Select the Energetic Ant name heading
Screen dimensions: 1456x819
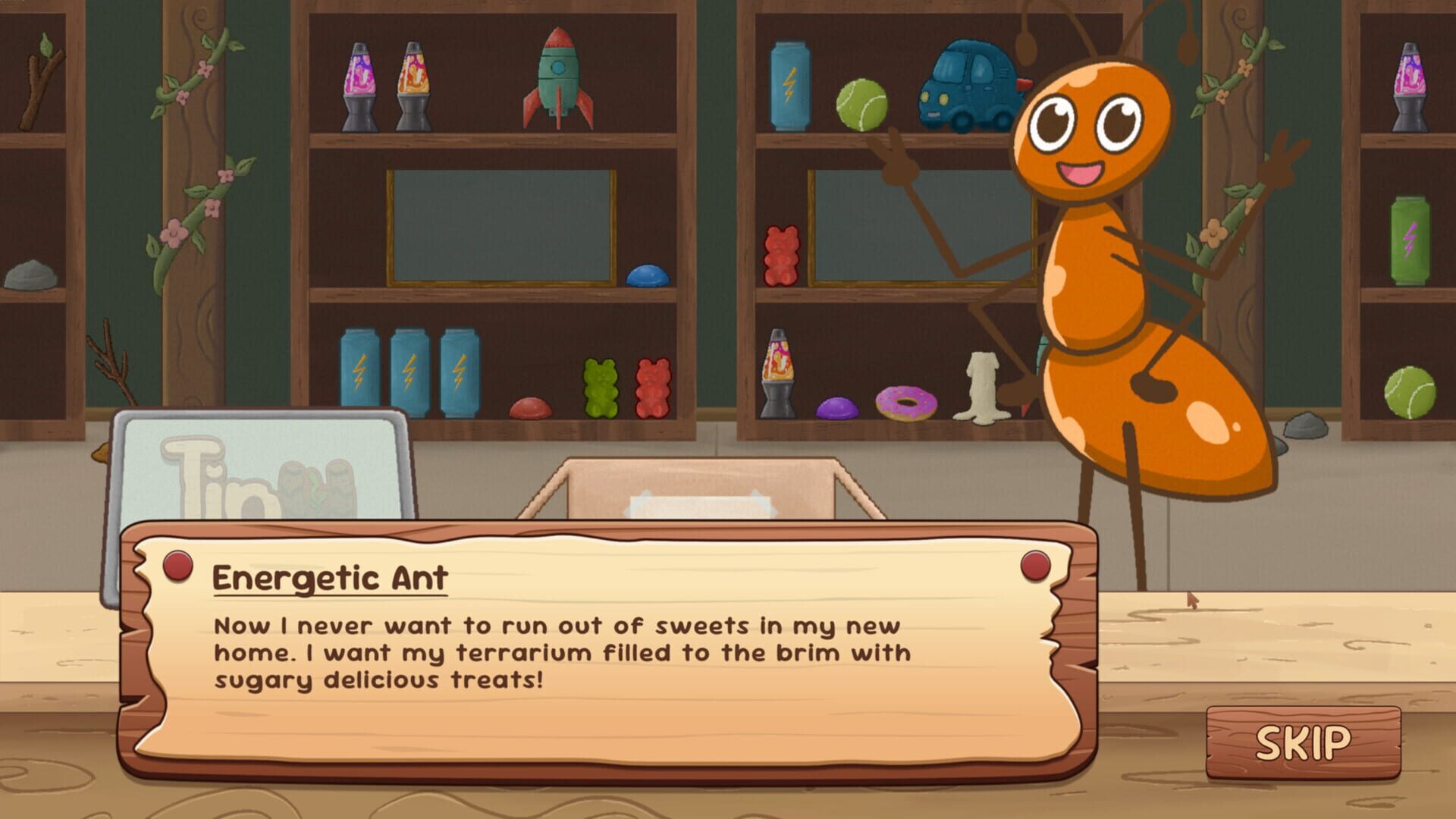[330, 579]
